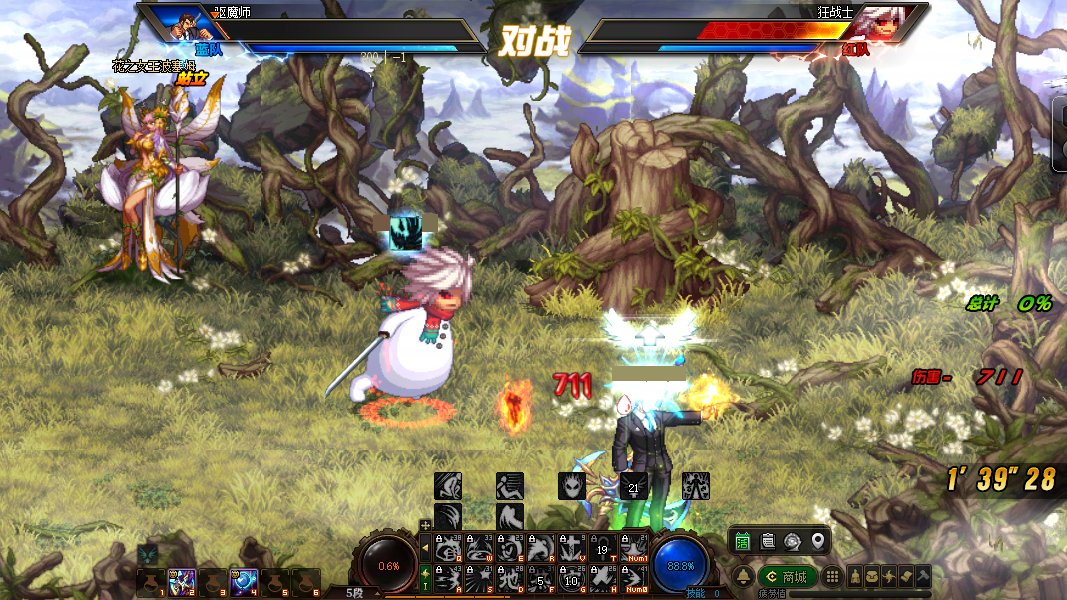Open the nine-dot grid menu button
Screen dimensions: 1067x600
[x=830, y=577]
